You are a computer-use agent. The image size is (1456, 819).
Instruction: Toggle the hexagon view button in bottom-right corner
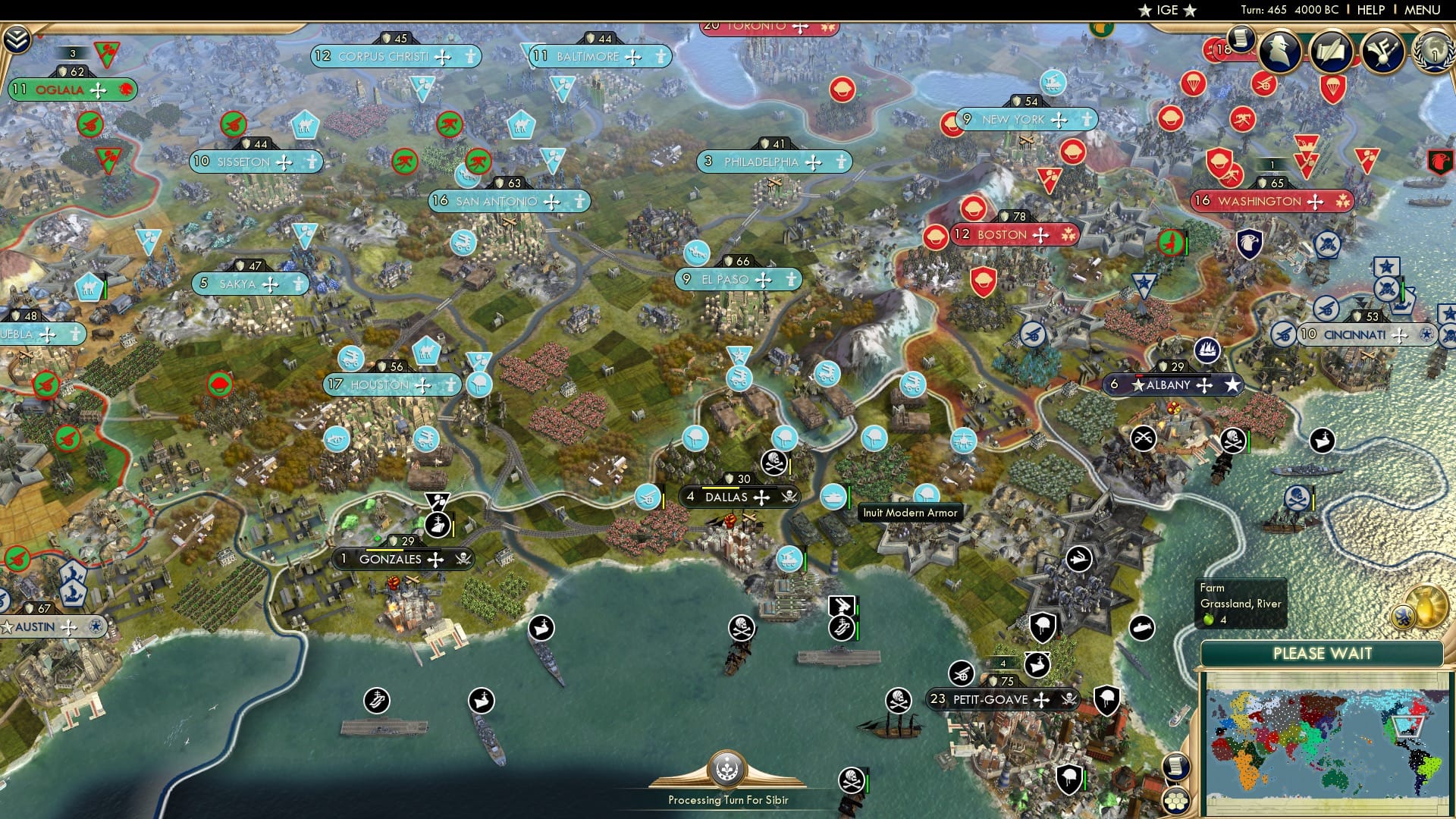1176,802
